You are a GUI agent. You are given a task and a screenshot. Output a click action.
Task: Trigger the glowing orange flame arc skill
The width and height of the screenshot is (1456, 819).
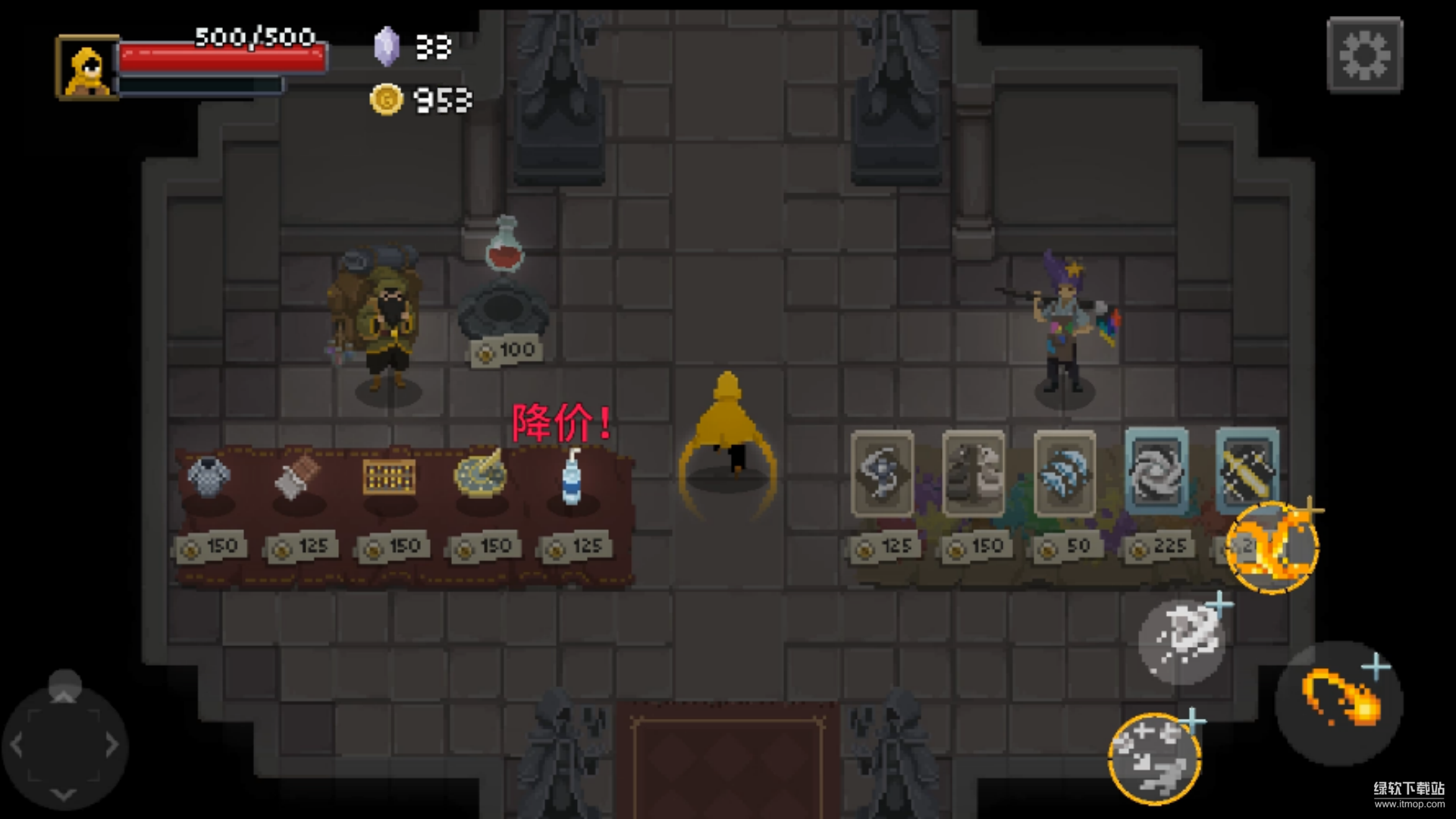click(x=1272, y=547)
